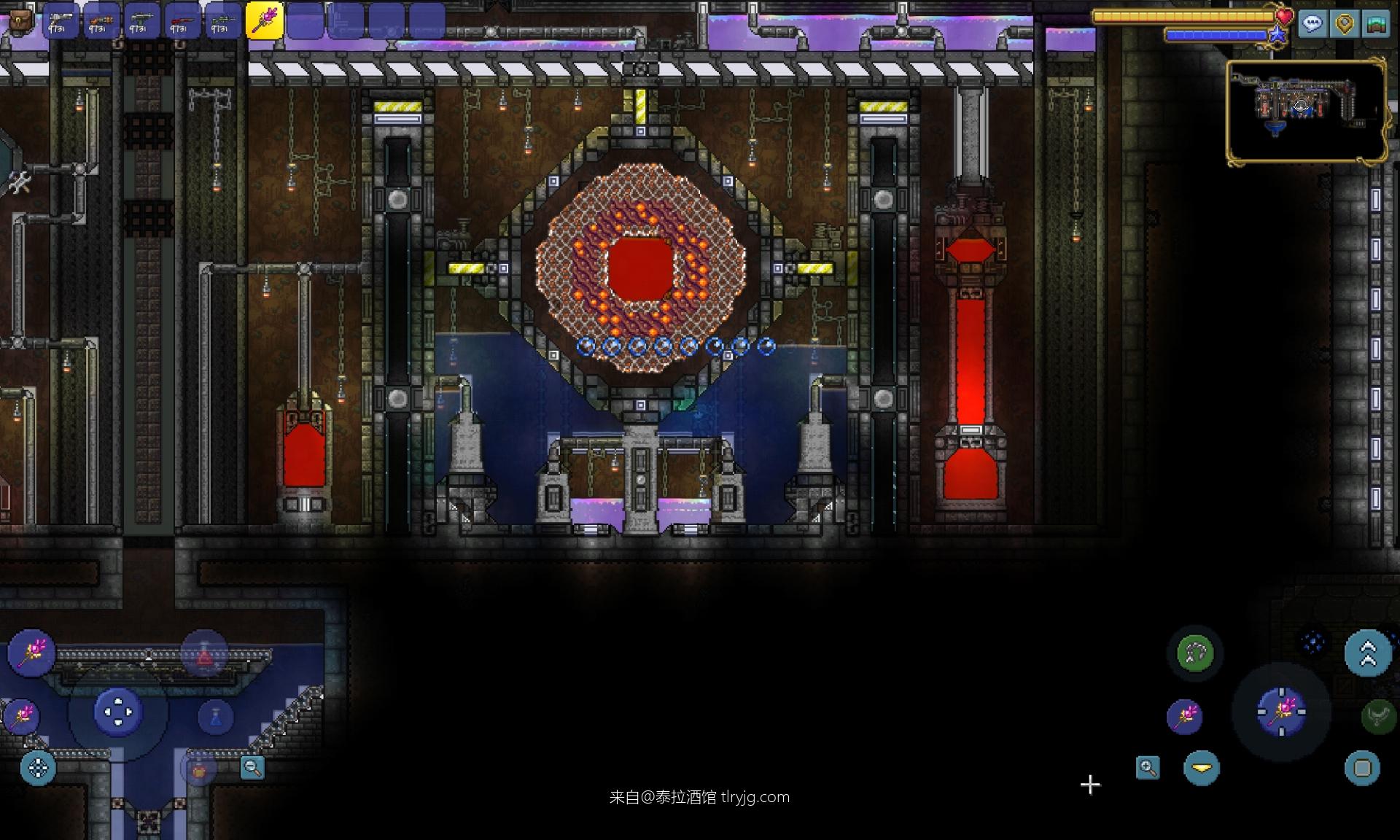Viewport: 1400px width, 840px height.
Task: Use the red healing potion quick button
Action: tap(205, 653)
